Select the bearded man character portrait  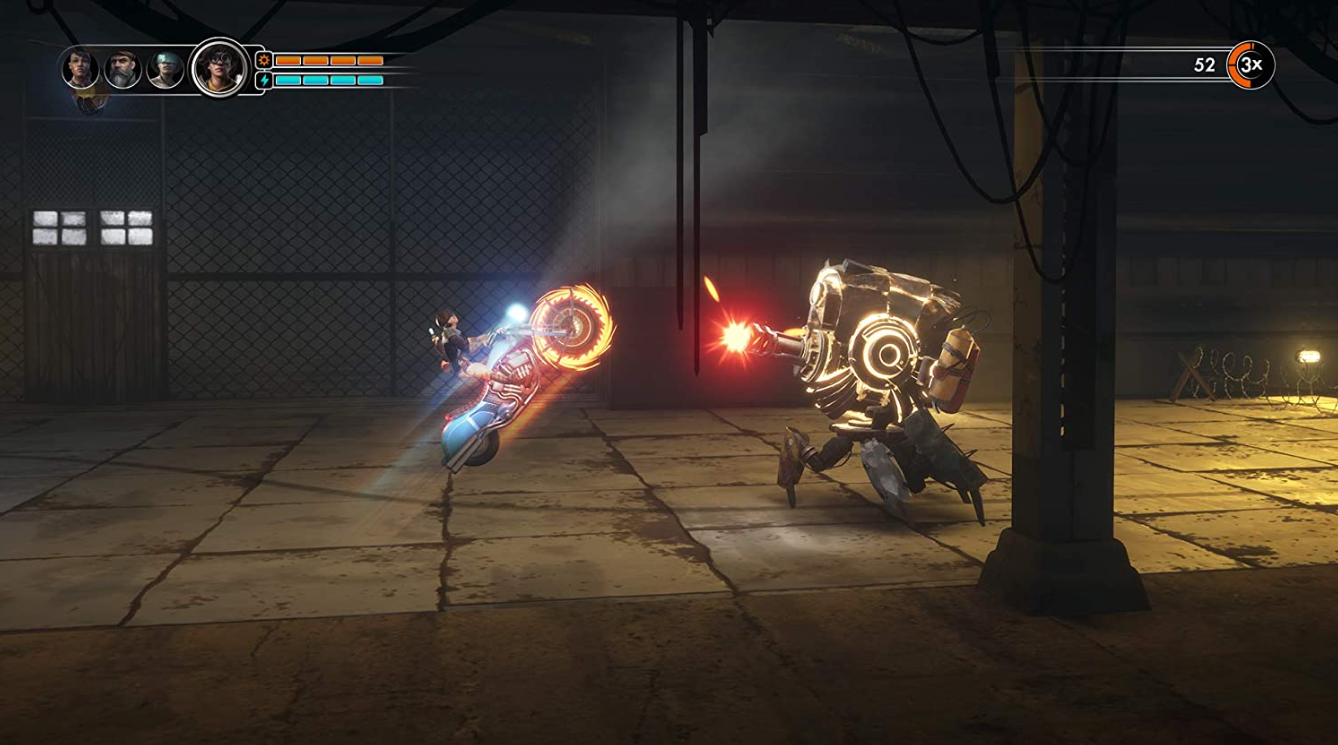(x=123, y=69)
